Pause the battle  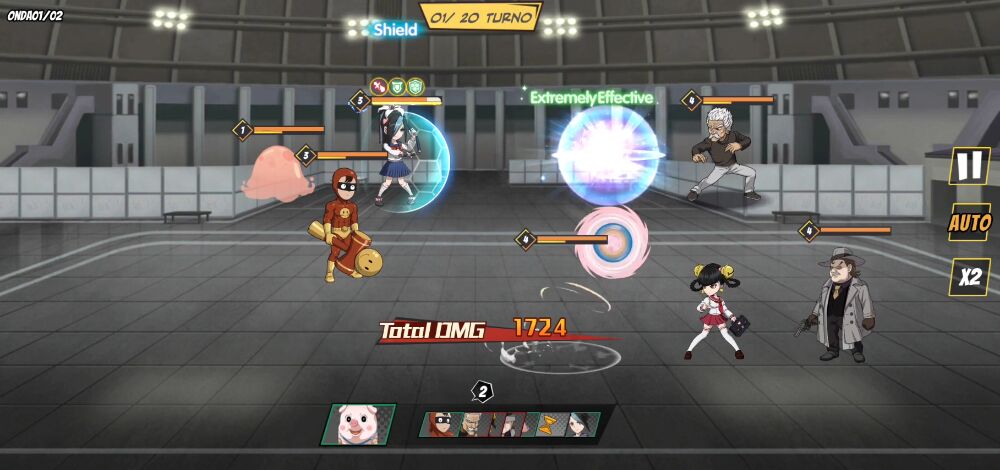pyautogui.click(x=969, y=166)
